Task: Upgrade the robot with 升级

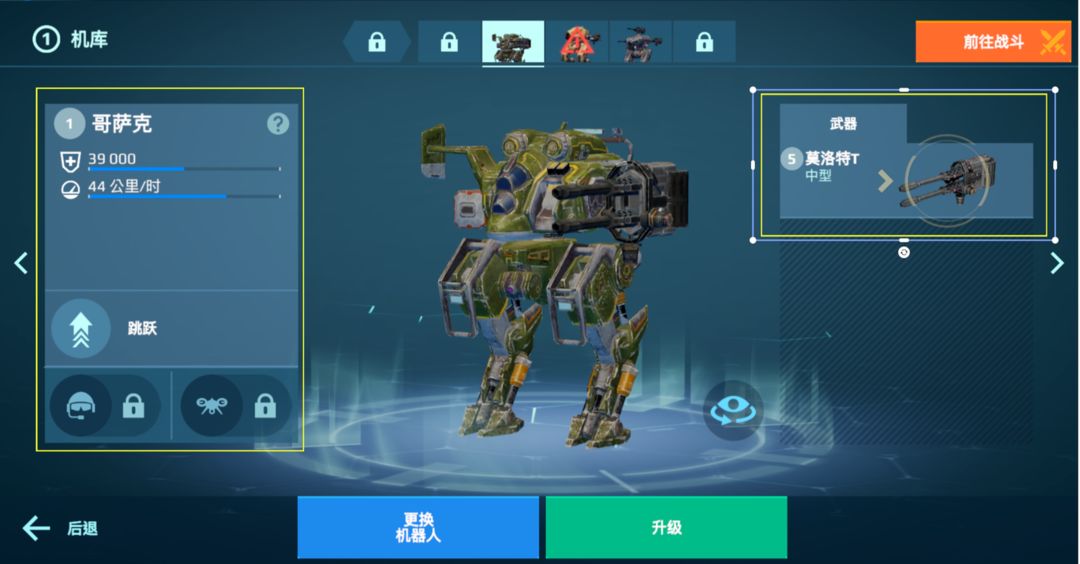Action: (x=666, y=527)
